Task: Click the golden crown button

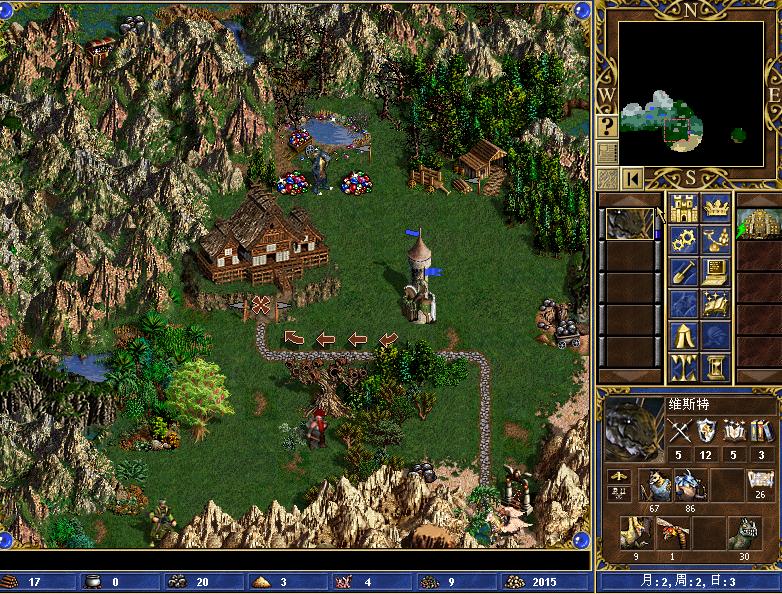Action: [x=716, y=209]
